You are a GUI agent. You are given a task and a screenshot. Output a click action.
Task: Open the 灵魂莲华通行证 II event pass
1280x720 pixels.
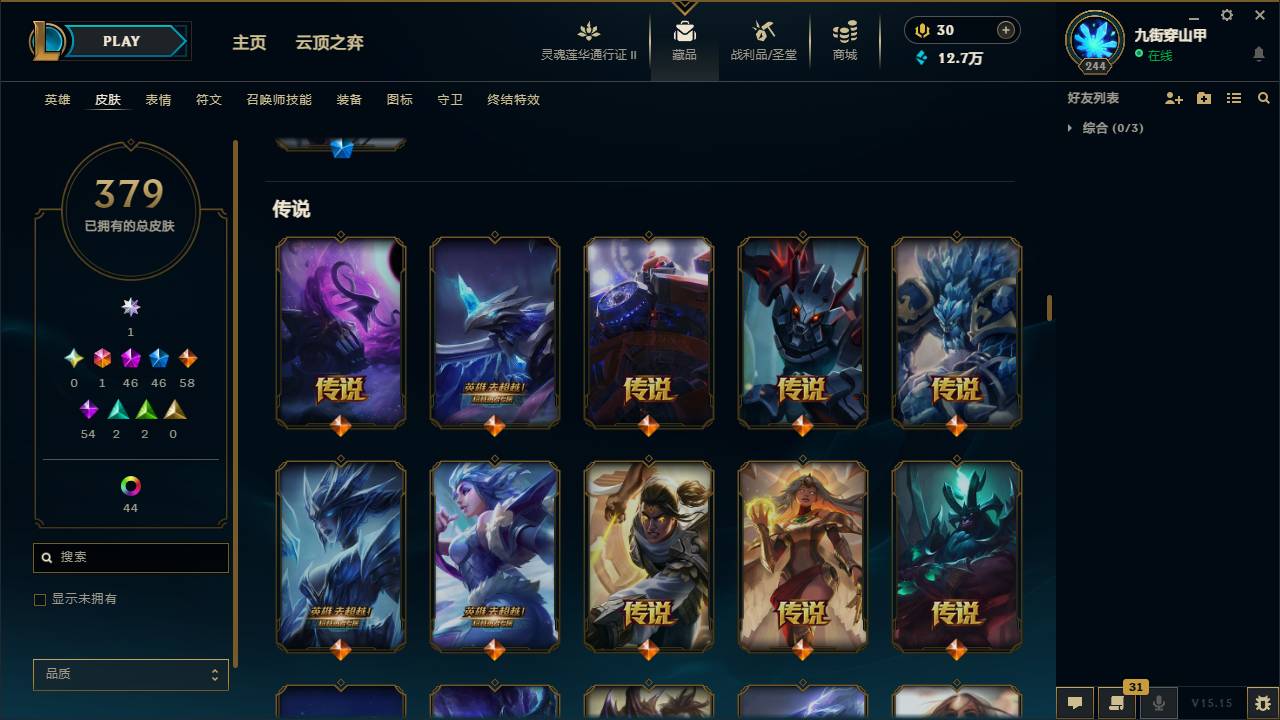pyautogui.click(x=588, y=40)
